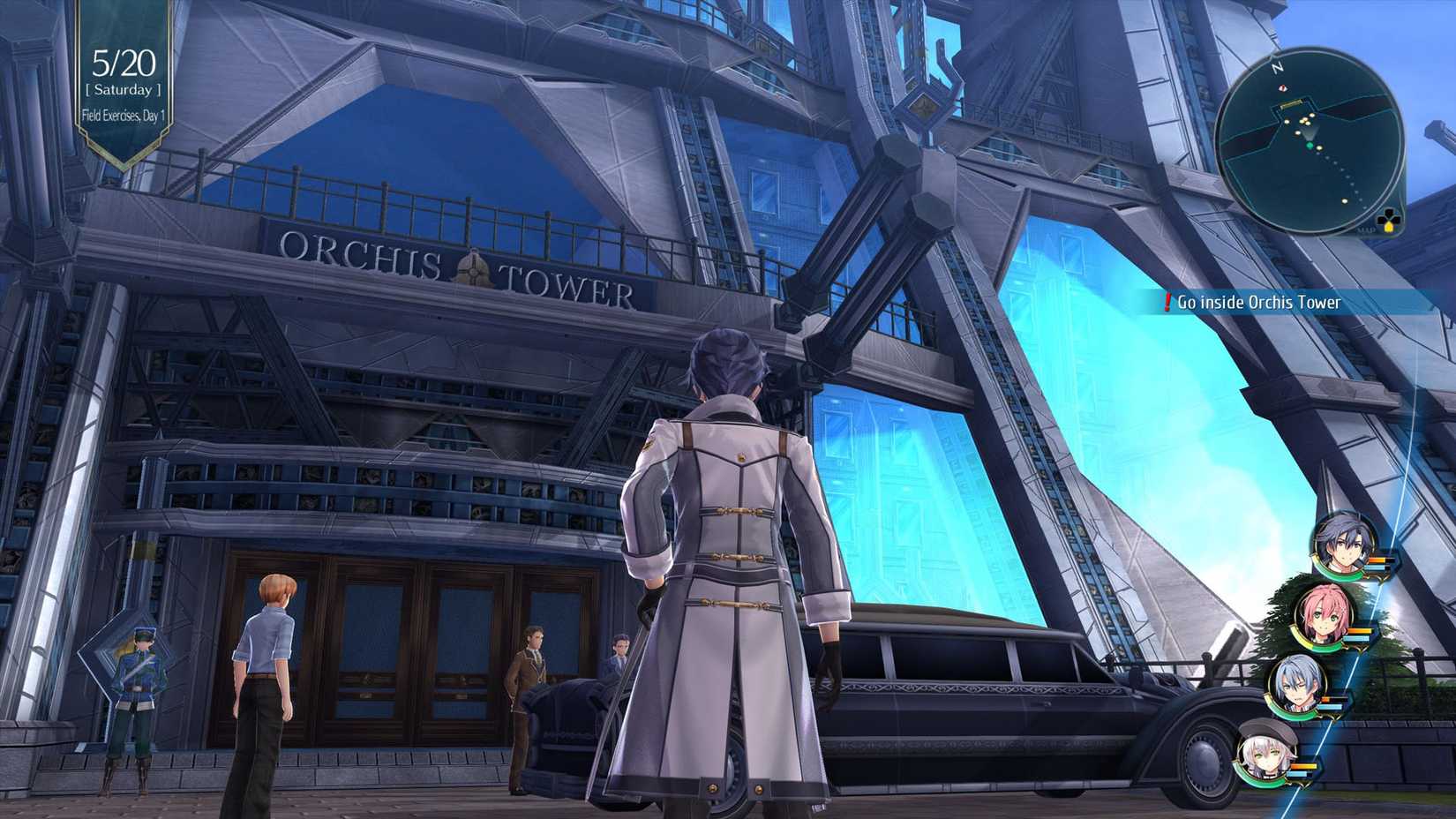Image resolution: width=1456 pixels, height=819 pixels.
Task: Click the Field Exercises, Day 1 label
Action: click(x=124, y=116)
